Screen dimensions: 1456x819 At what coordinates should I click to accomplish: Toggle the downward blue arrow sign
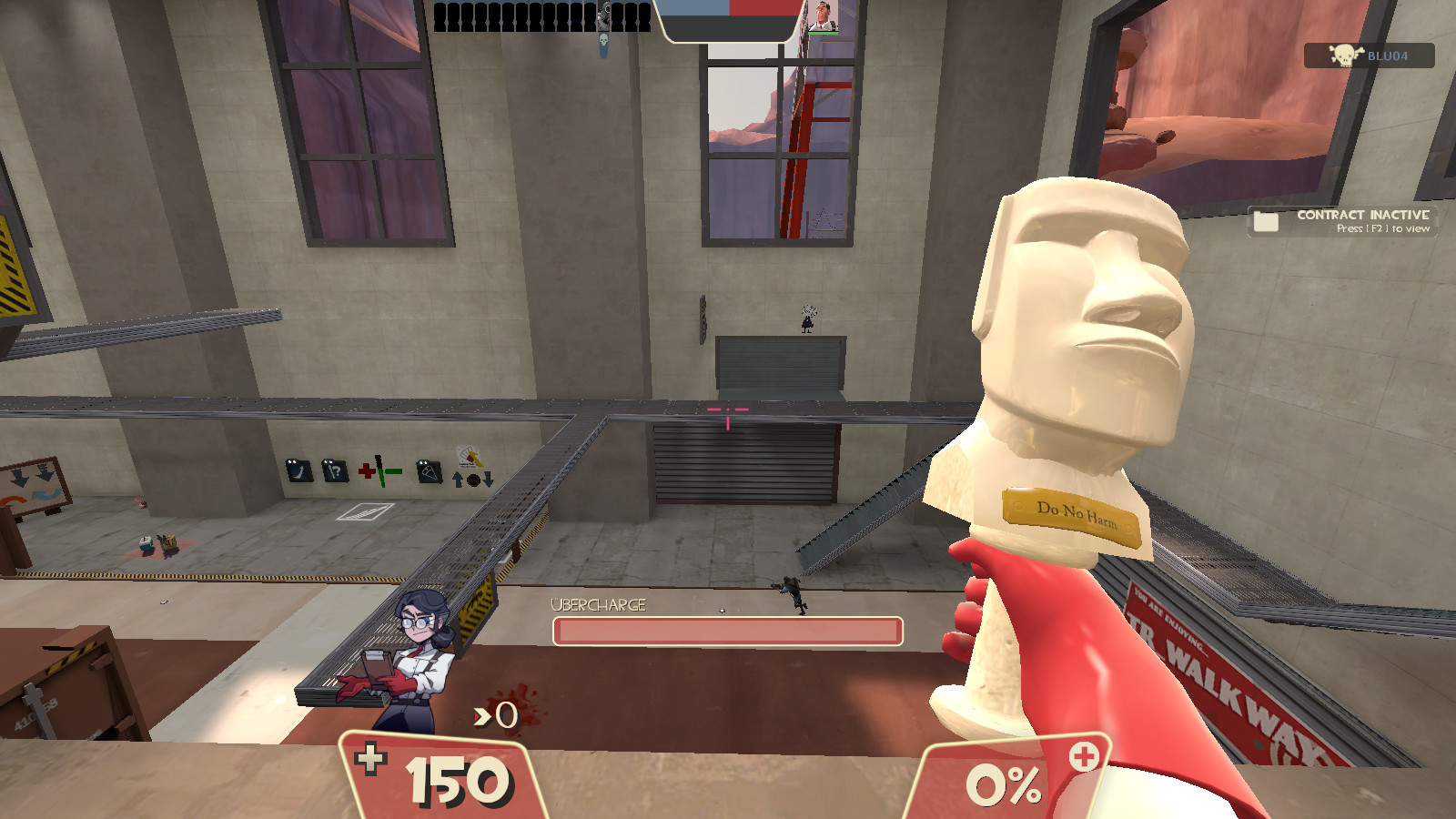coord(488,479)
